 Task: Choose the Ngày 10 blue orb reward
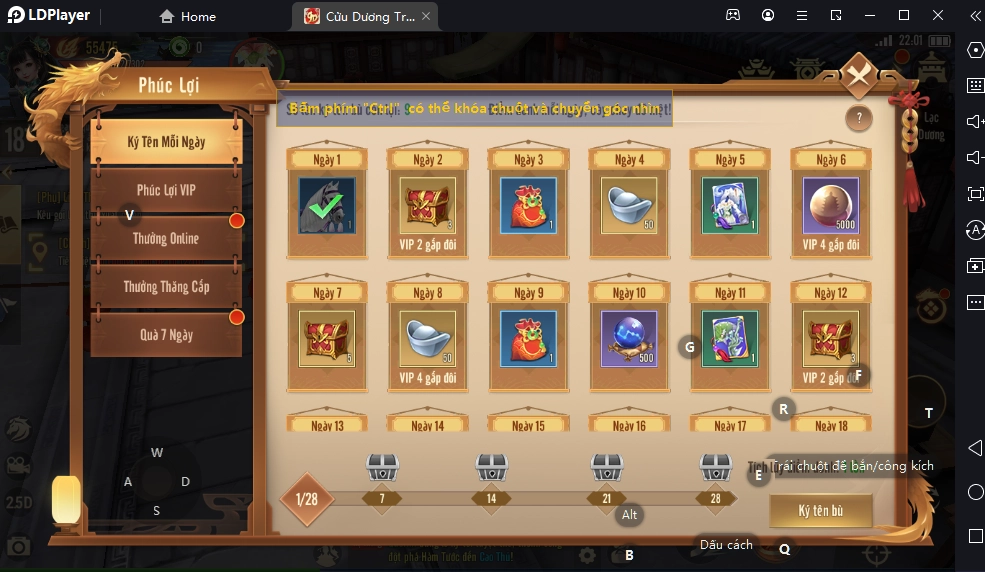[629, 338]
